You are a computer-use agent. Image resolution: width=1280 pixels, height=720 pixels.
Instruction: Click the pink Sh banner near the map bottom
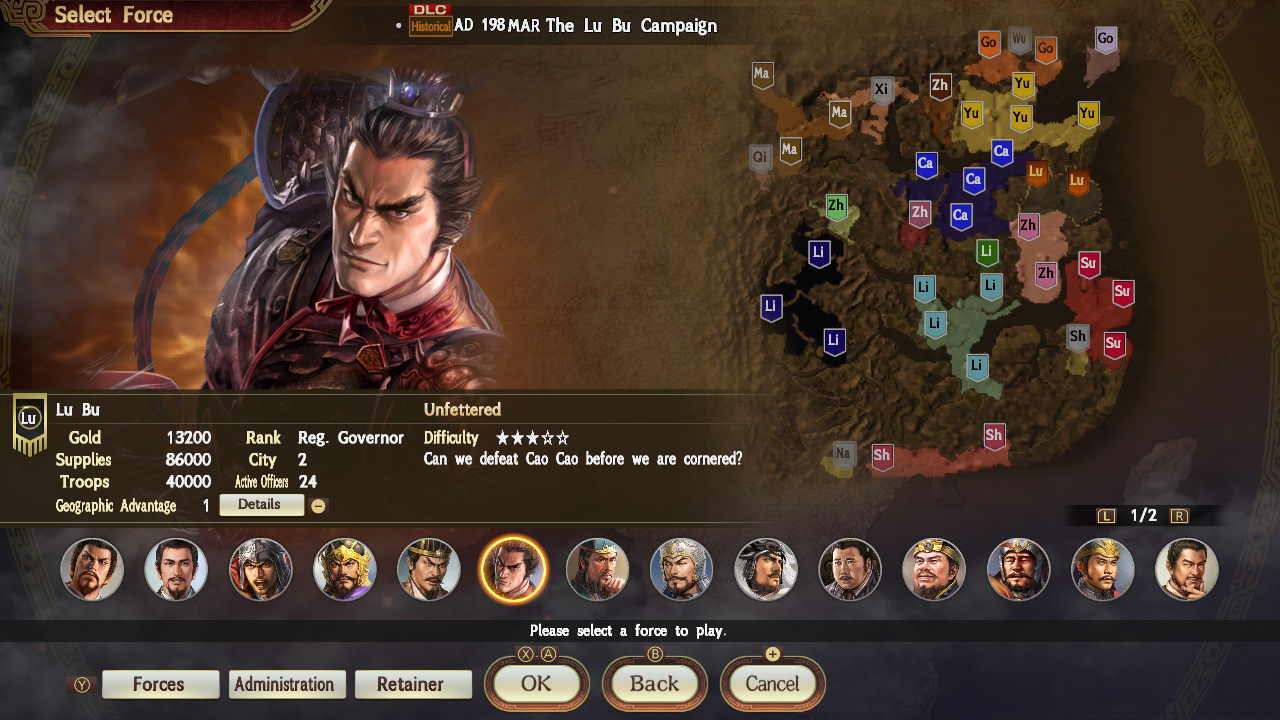click(x=995, y=437)
